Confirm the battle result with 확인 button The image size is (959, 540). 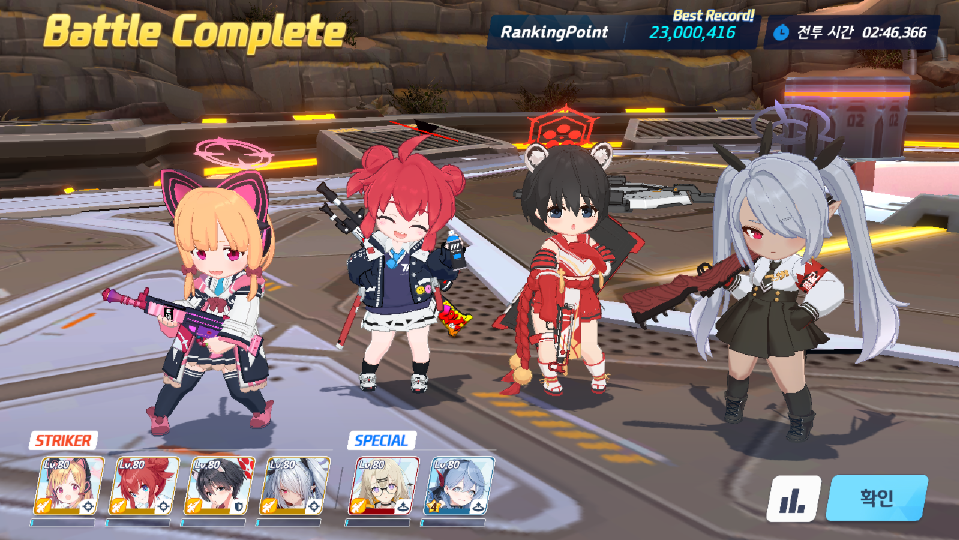tap(876, 498)
